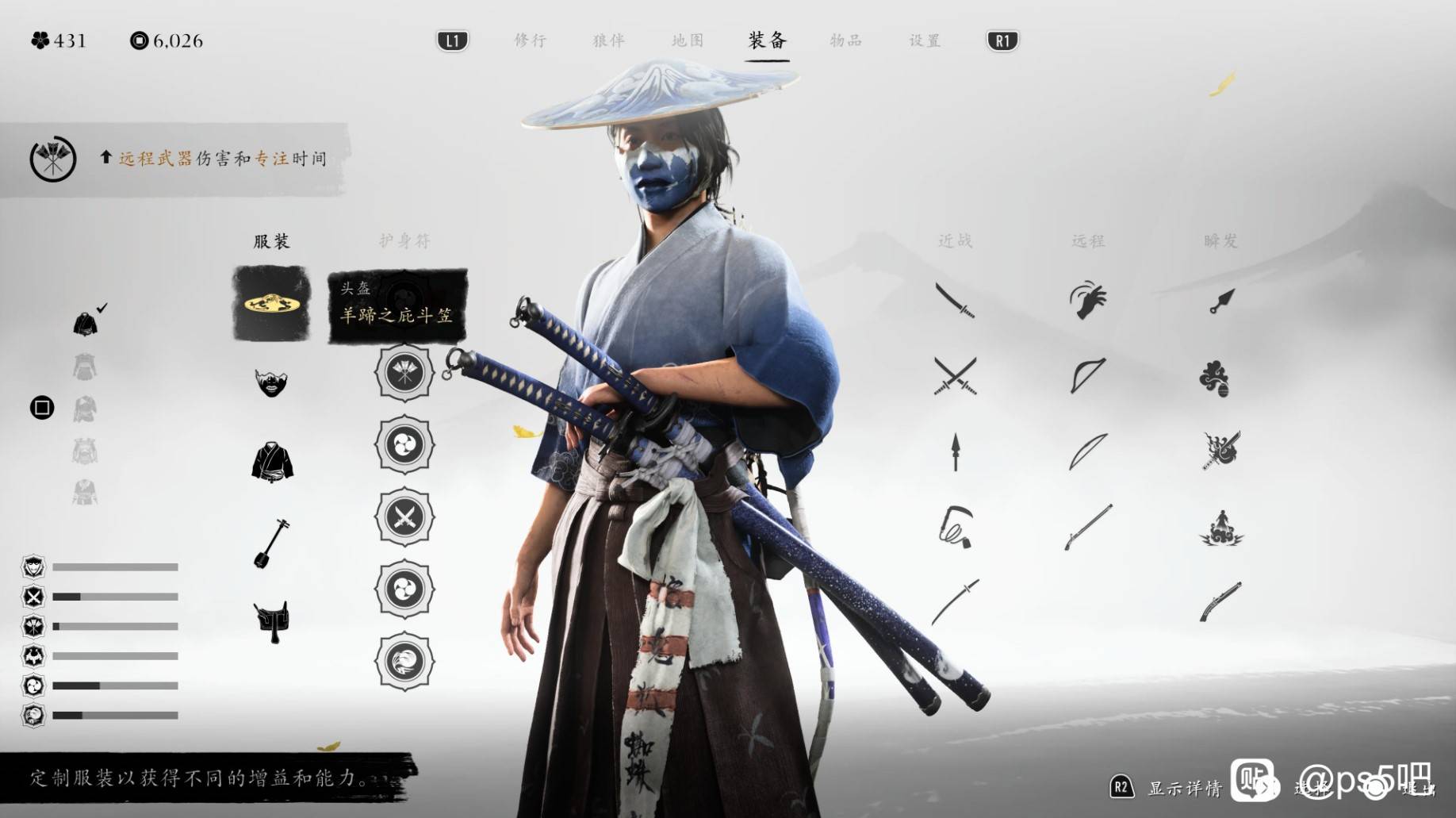
Task: Switch to the 修行 tab
Action: (x=530, y=40)
